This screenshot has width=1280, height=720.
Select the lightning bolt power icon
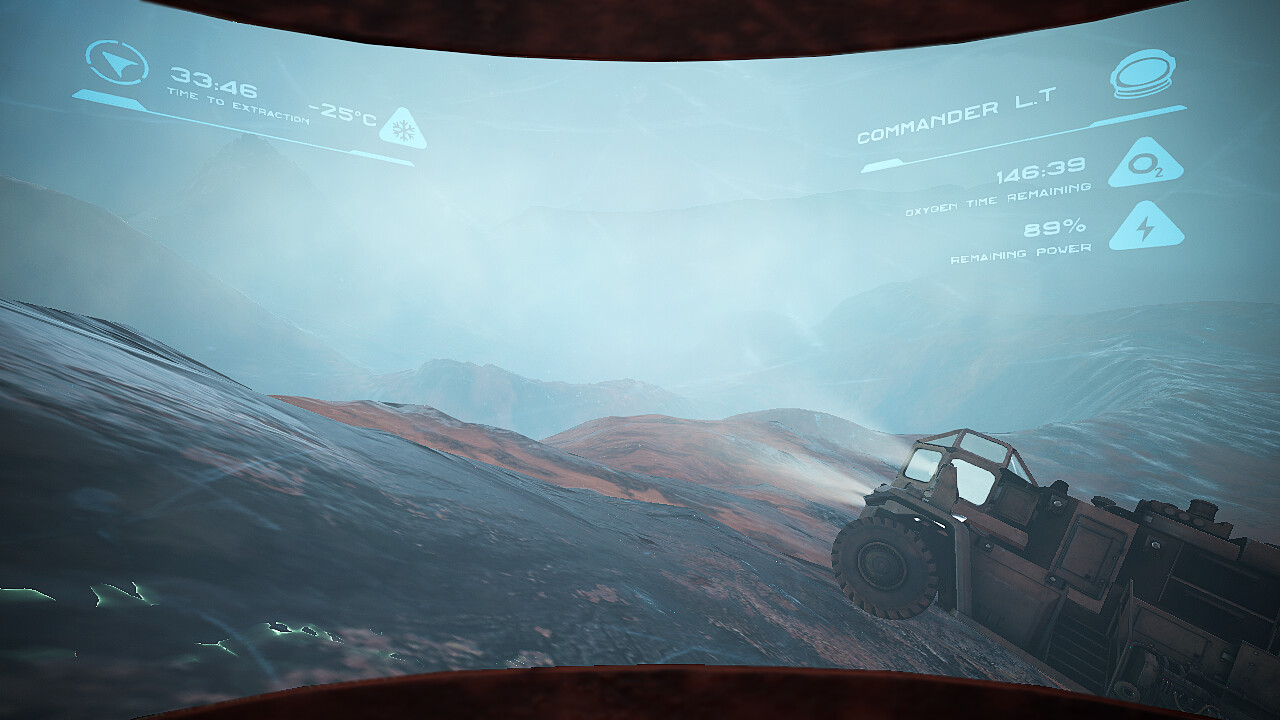[1146, 229]
